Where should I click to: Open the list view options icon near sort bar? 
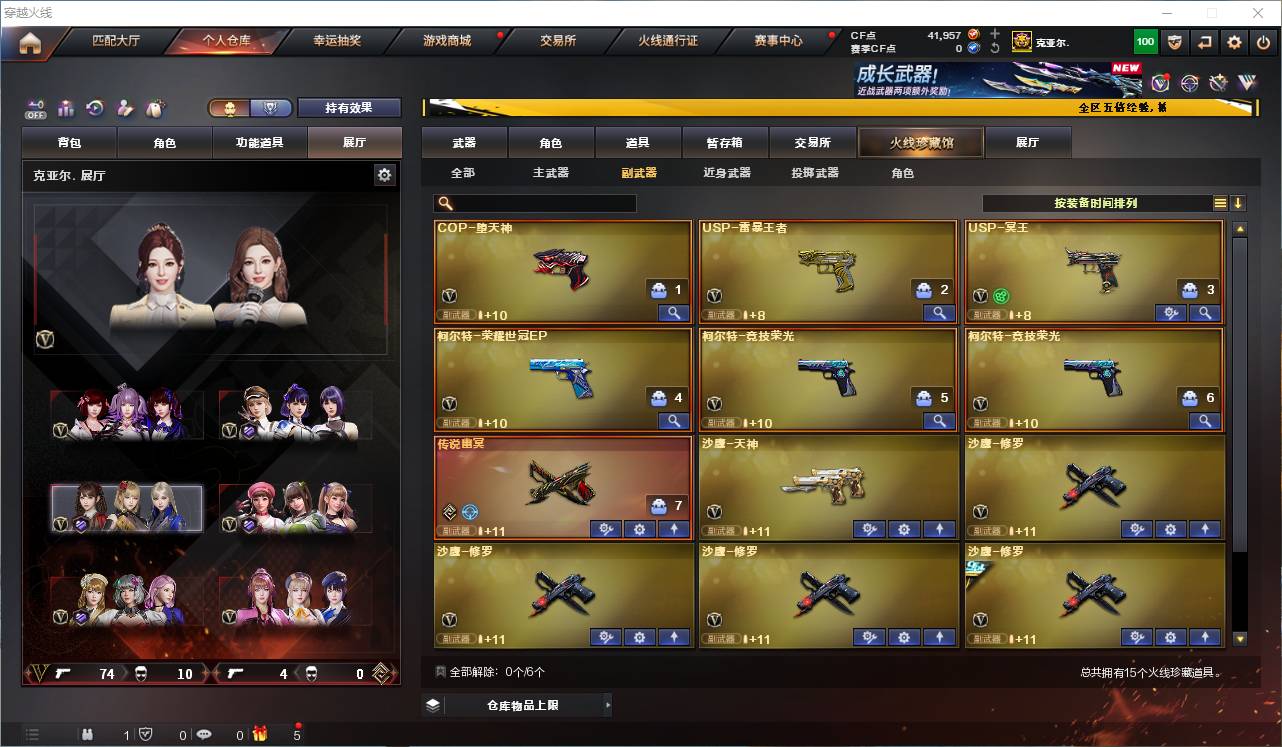[1220, 202]
